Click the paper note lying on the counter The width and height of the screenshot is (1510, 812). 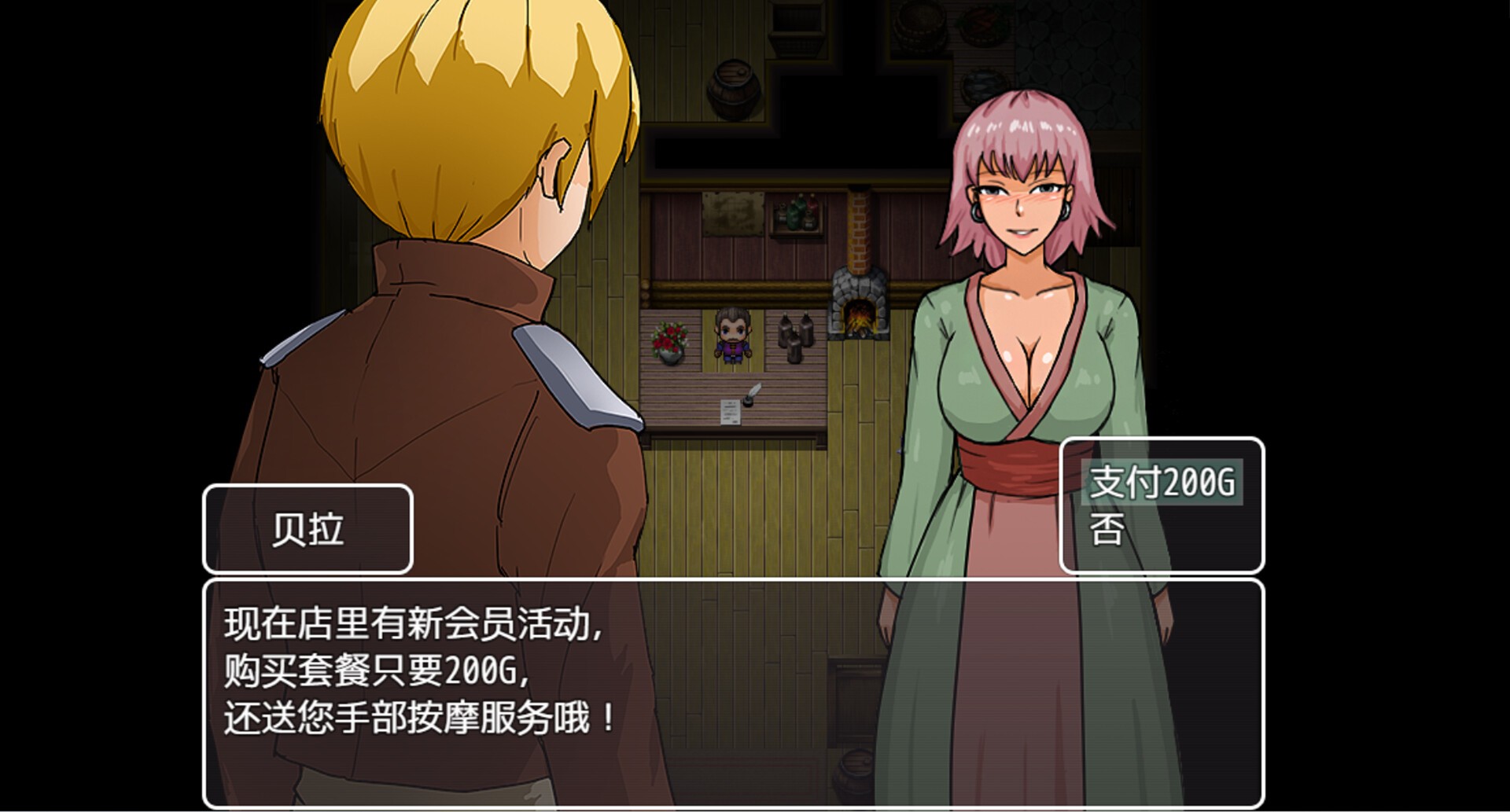tap(731, 413)
